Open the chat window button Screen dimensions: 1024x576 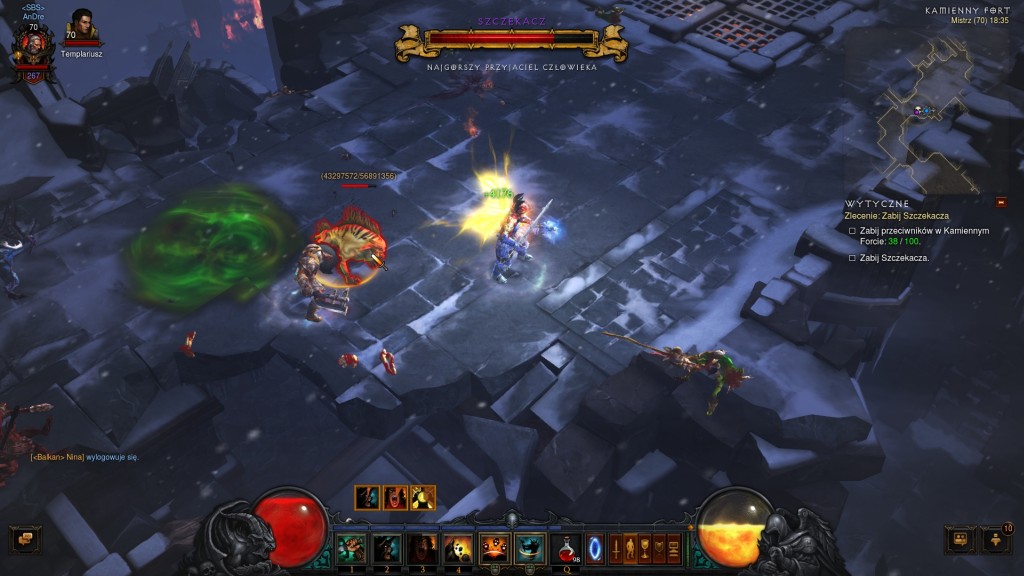coord(25,540)
